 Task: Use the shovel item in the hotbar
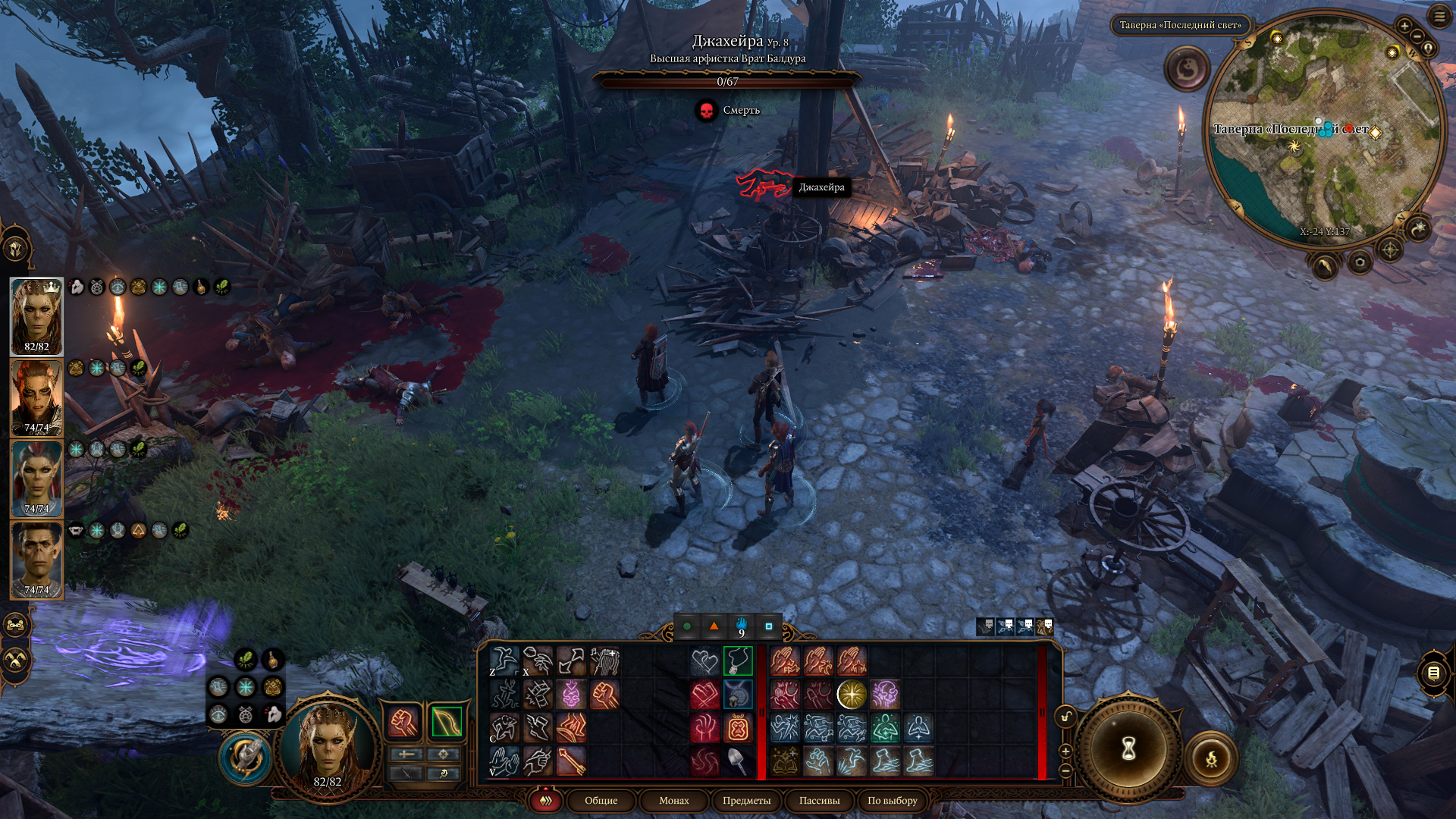(737, 761)
